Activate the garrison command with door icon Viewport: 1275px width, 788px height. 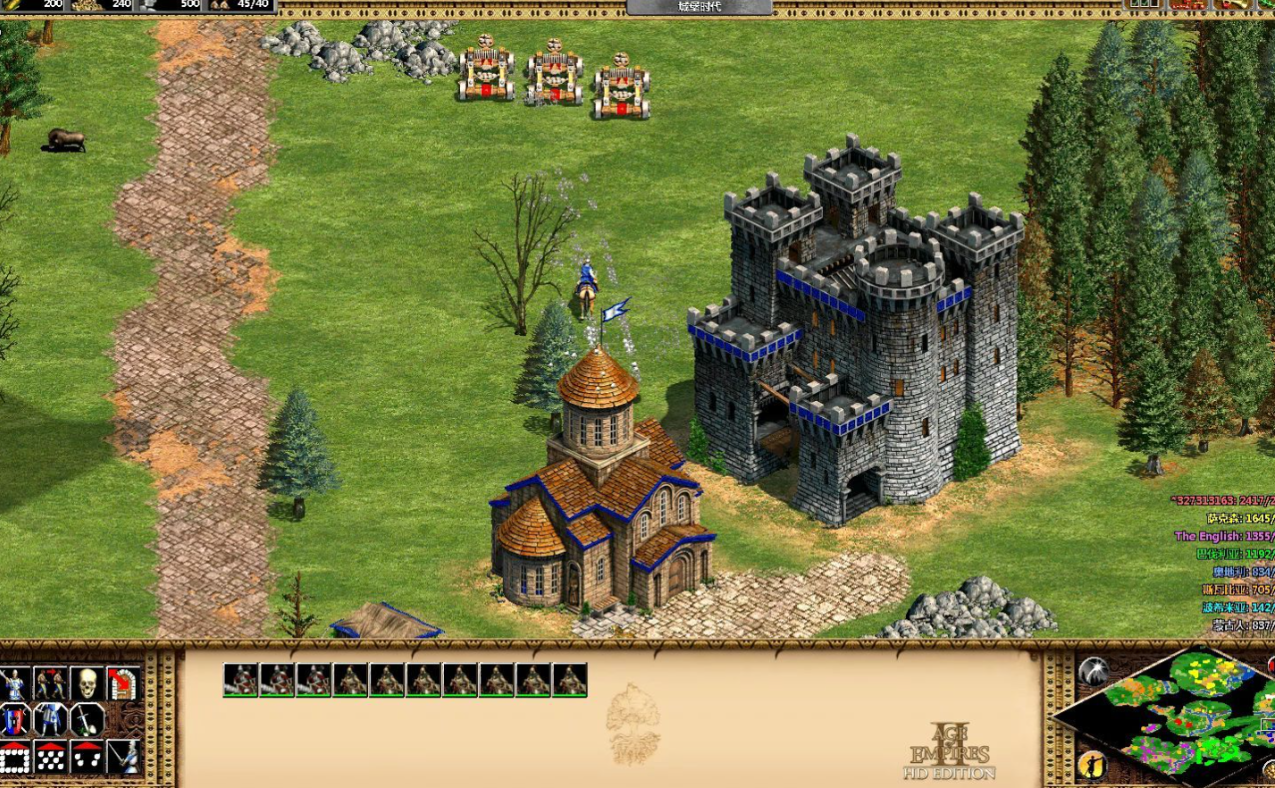(x=123, y=683)
